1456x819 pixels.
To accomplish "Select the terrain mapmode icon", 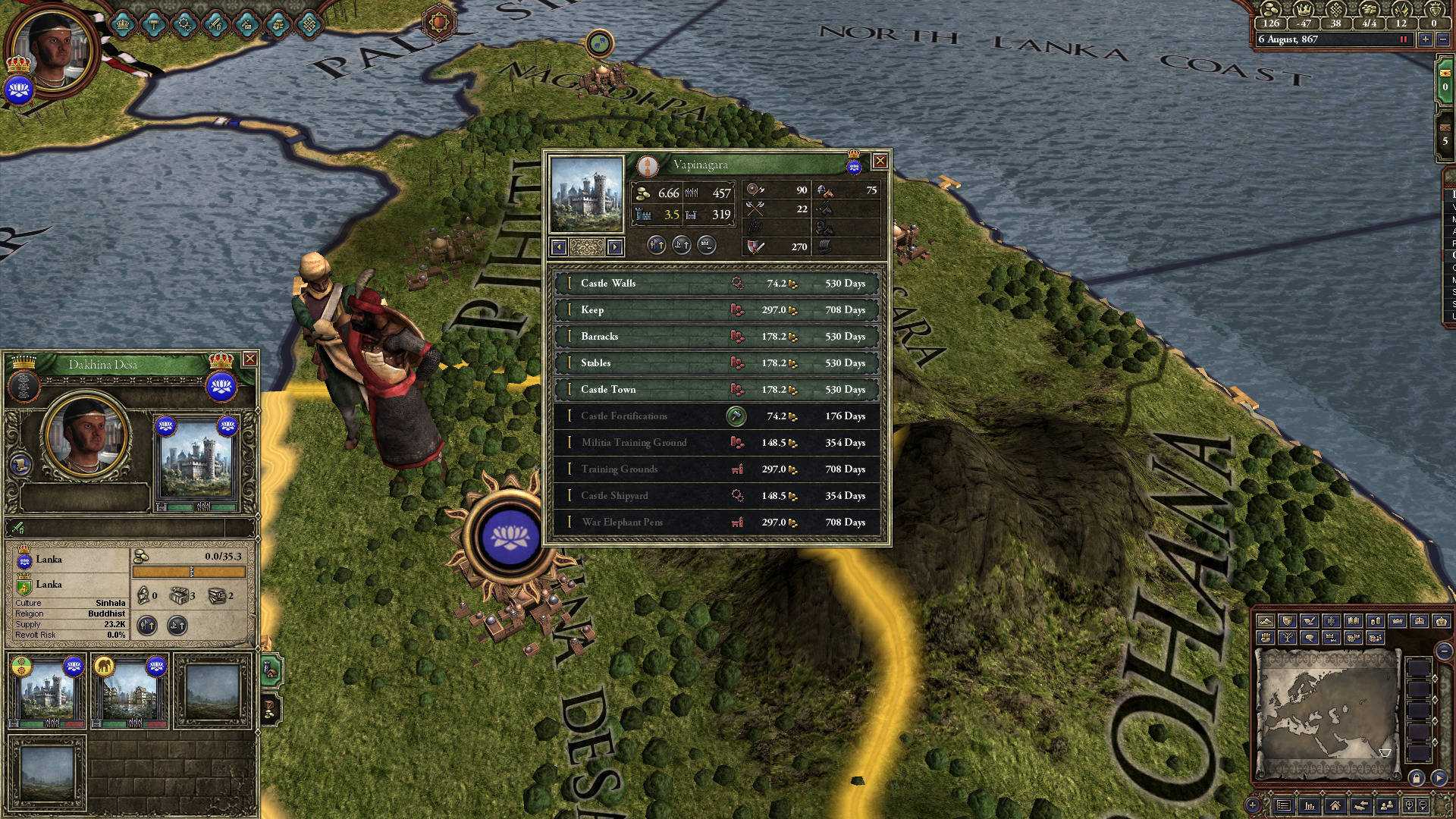I will pyautogui.click(x=1266, y=622).
